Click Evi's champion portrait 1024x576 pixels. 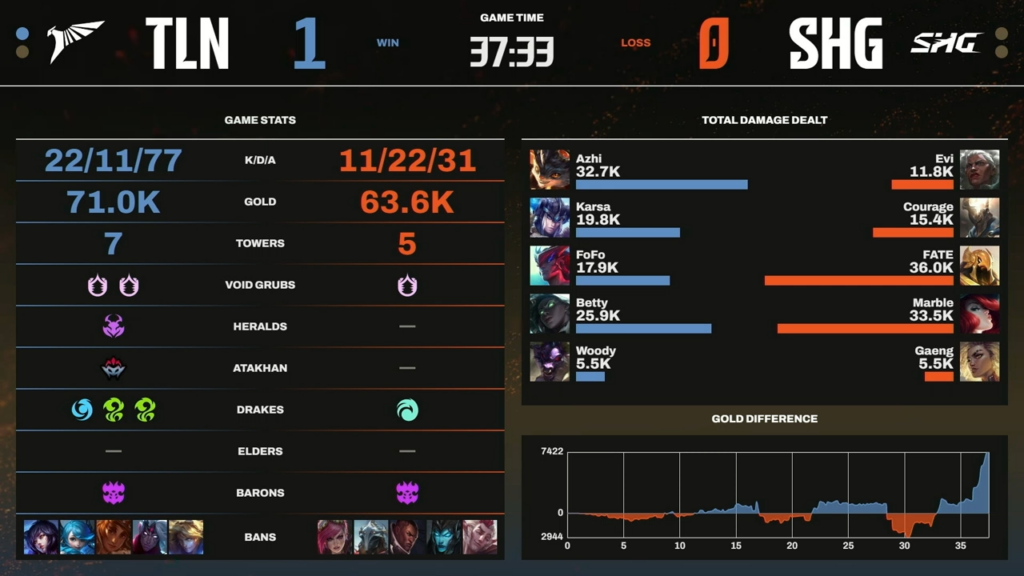point(979,170)
